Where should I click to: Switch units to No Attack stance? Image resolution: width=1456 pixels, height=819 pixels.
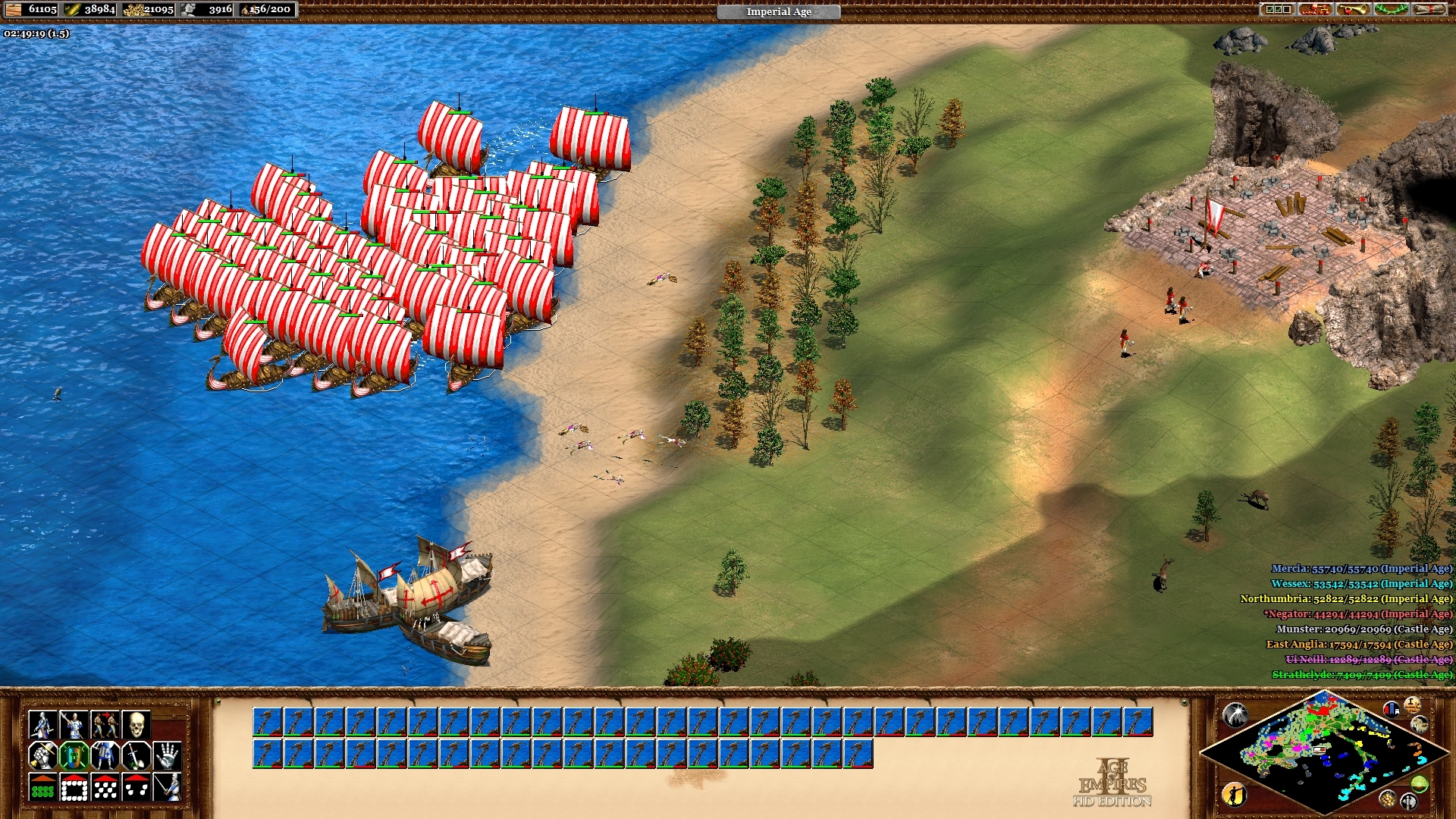tap(136, 756)
